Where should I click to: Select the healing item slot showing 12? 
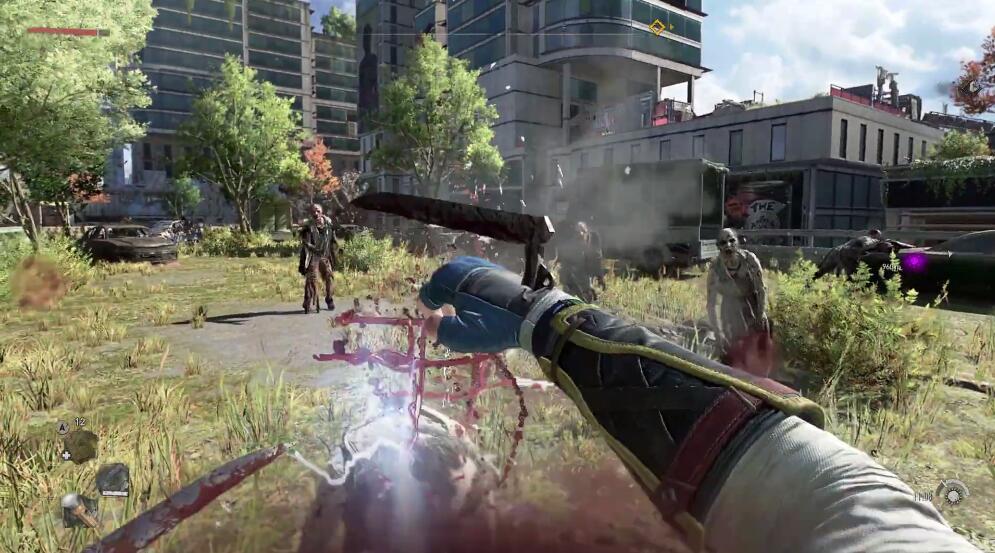(x=80, y=444)
